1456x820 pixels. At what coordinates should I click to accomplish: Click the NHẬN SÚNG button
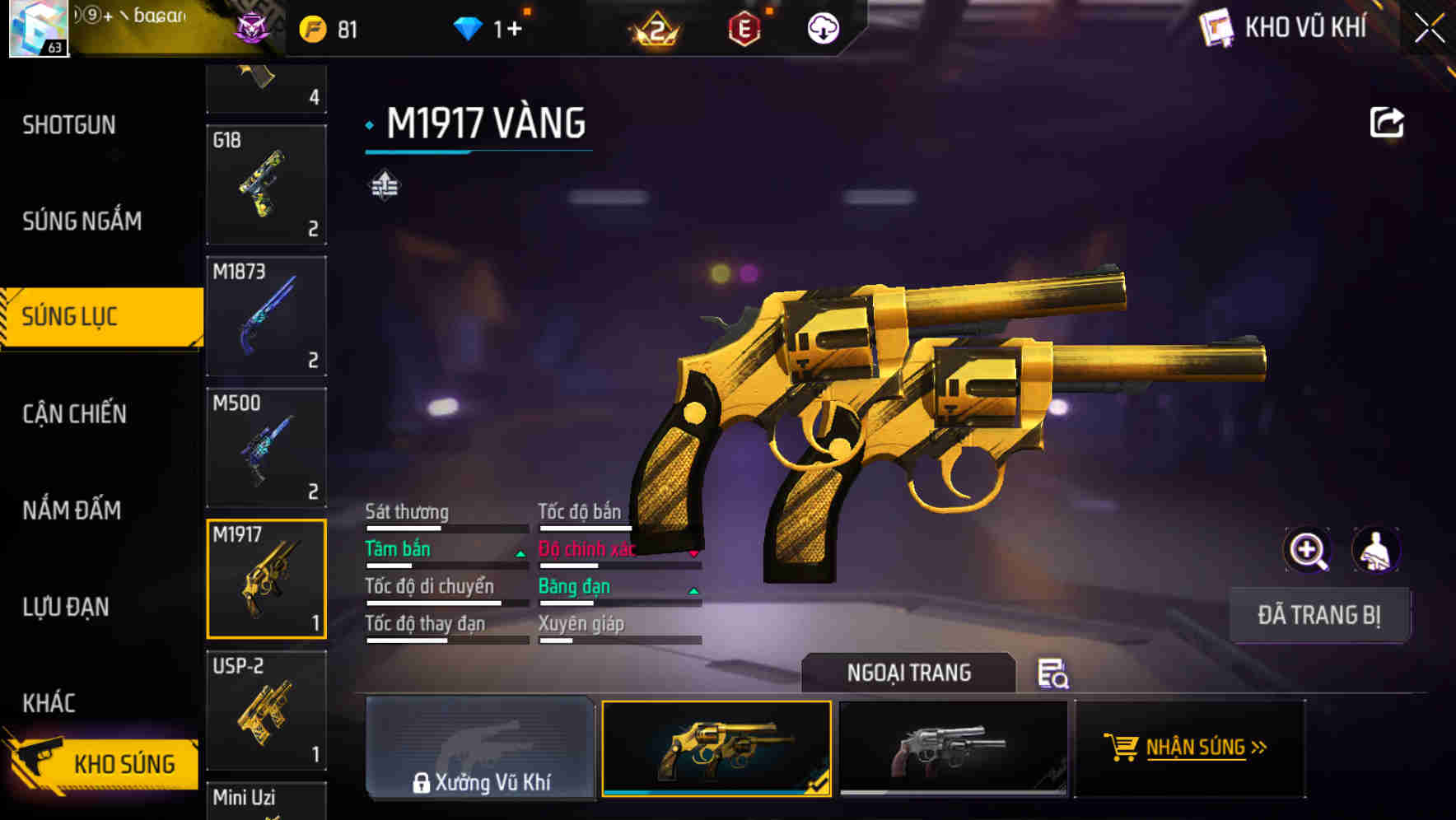pos(1188,748)
